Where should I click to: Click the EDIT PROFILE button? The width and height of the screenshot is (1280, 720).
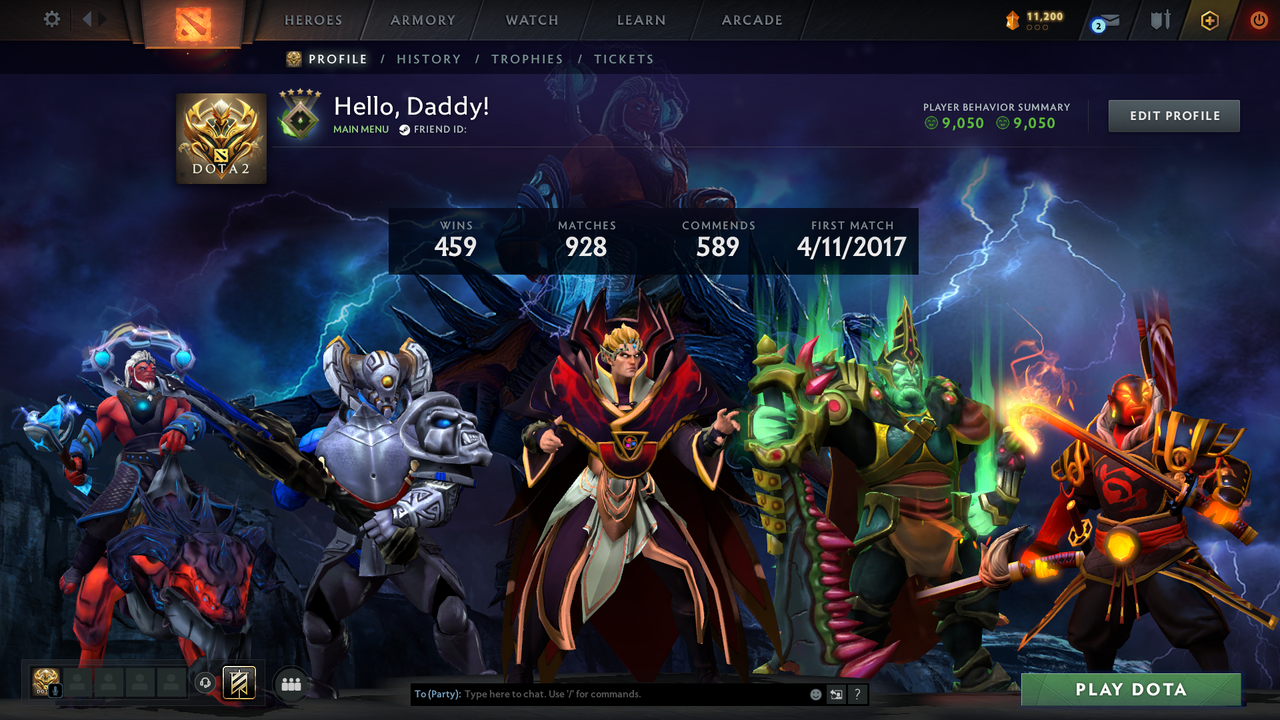(1173, 115)
